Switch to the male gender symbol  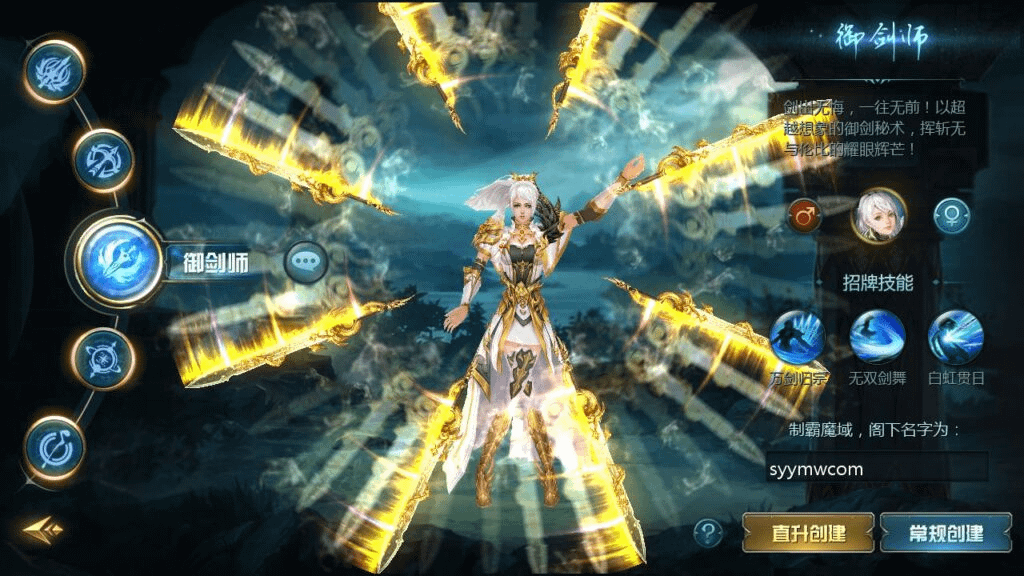(x=803, y=214)
